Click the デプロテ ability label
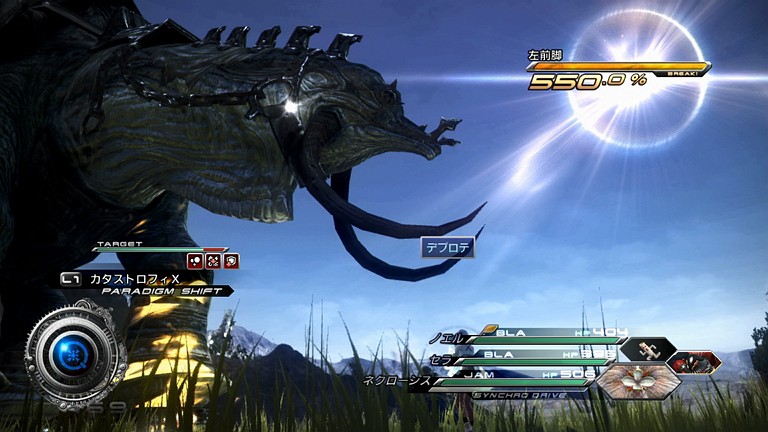This screenshot has height=432, width=768. 447,247
